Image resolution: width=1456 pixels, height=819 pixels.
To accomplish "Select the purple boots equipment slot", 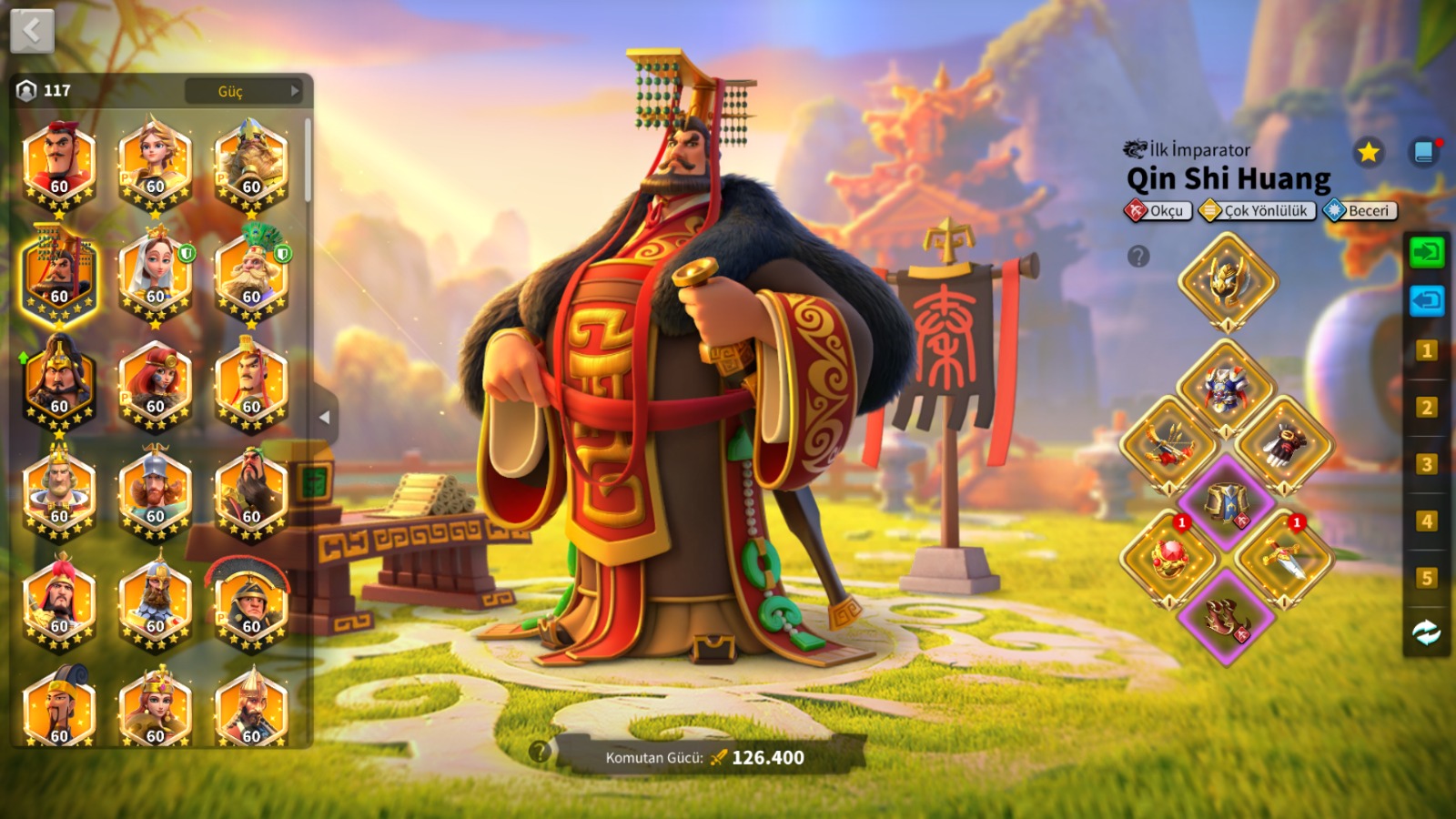I will point(1226,616).
